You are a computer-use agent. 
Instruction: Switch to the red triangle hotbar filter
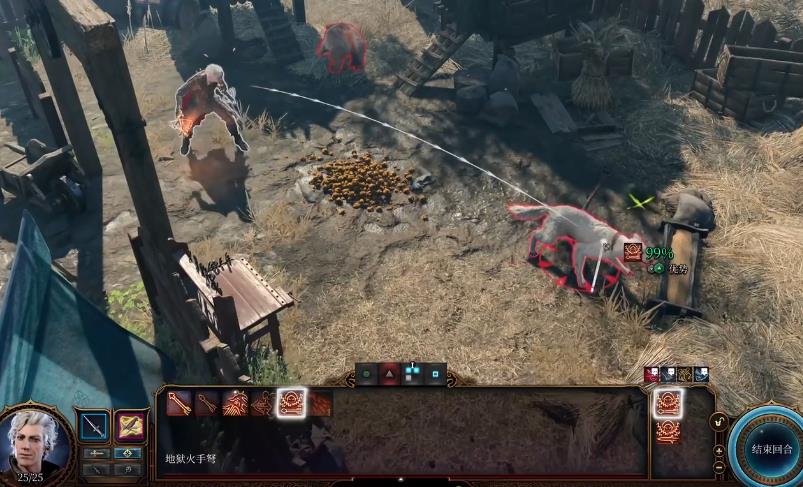click(x=390, y=376)
